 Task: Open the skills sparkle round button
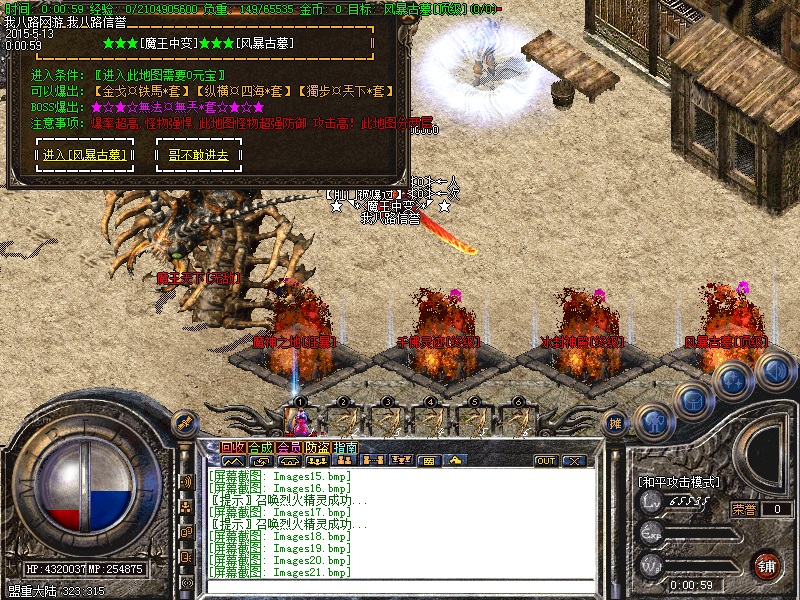[731, 380]
